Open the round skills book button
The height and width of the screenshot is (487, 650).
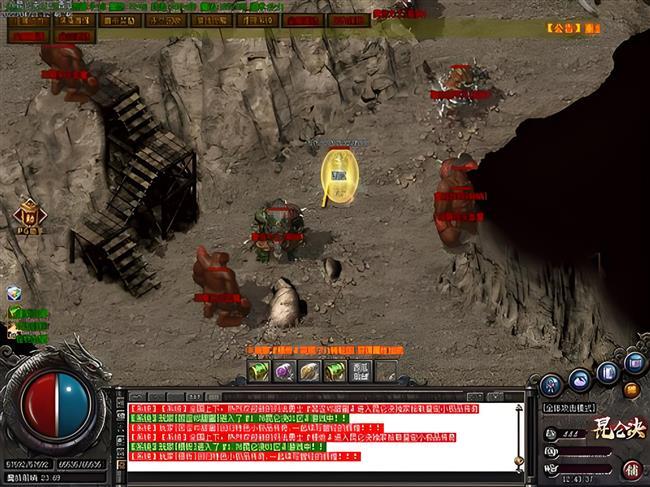point(609,372)
